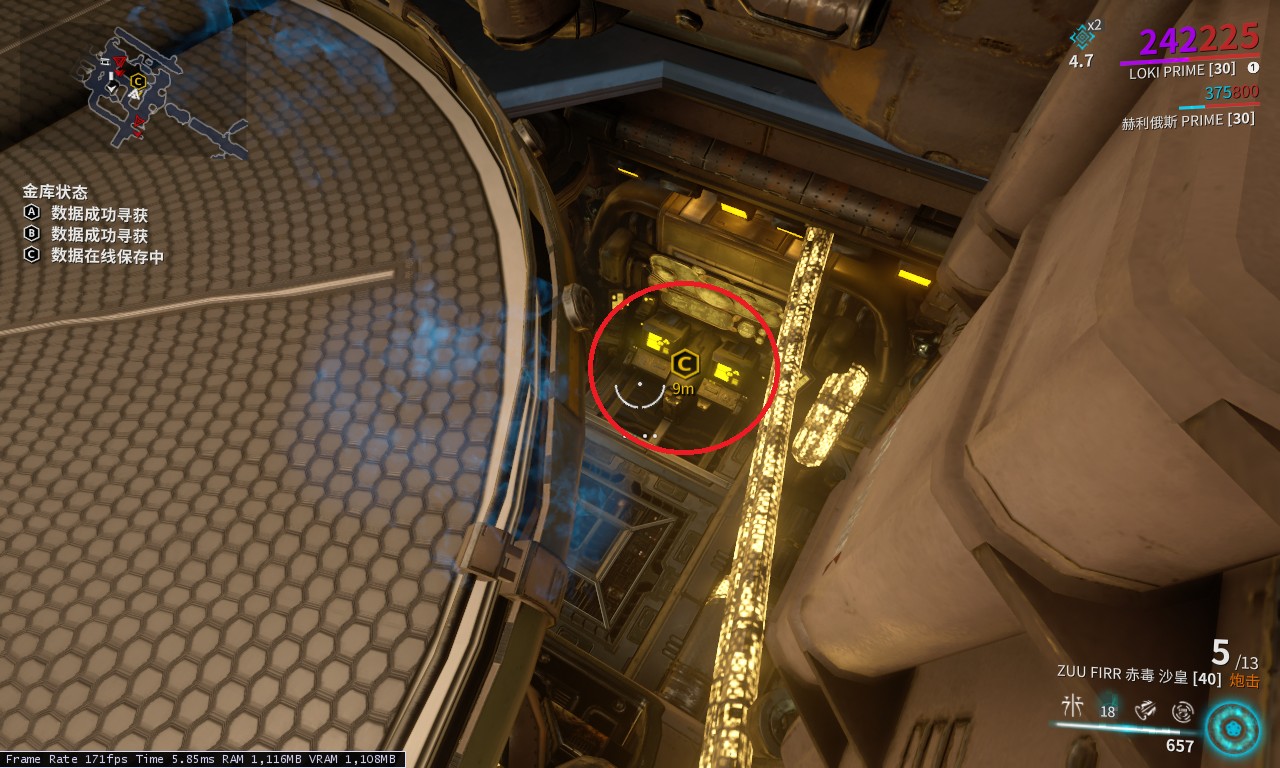
Task: Activate the Switch Teleport ability icon
Action: point(1146,709)
